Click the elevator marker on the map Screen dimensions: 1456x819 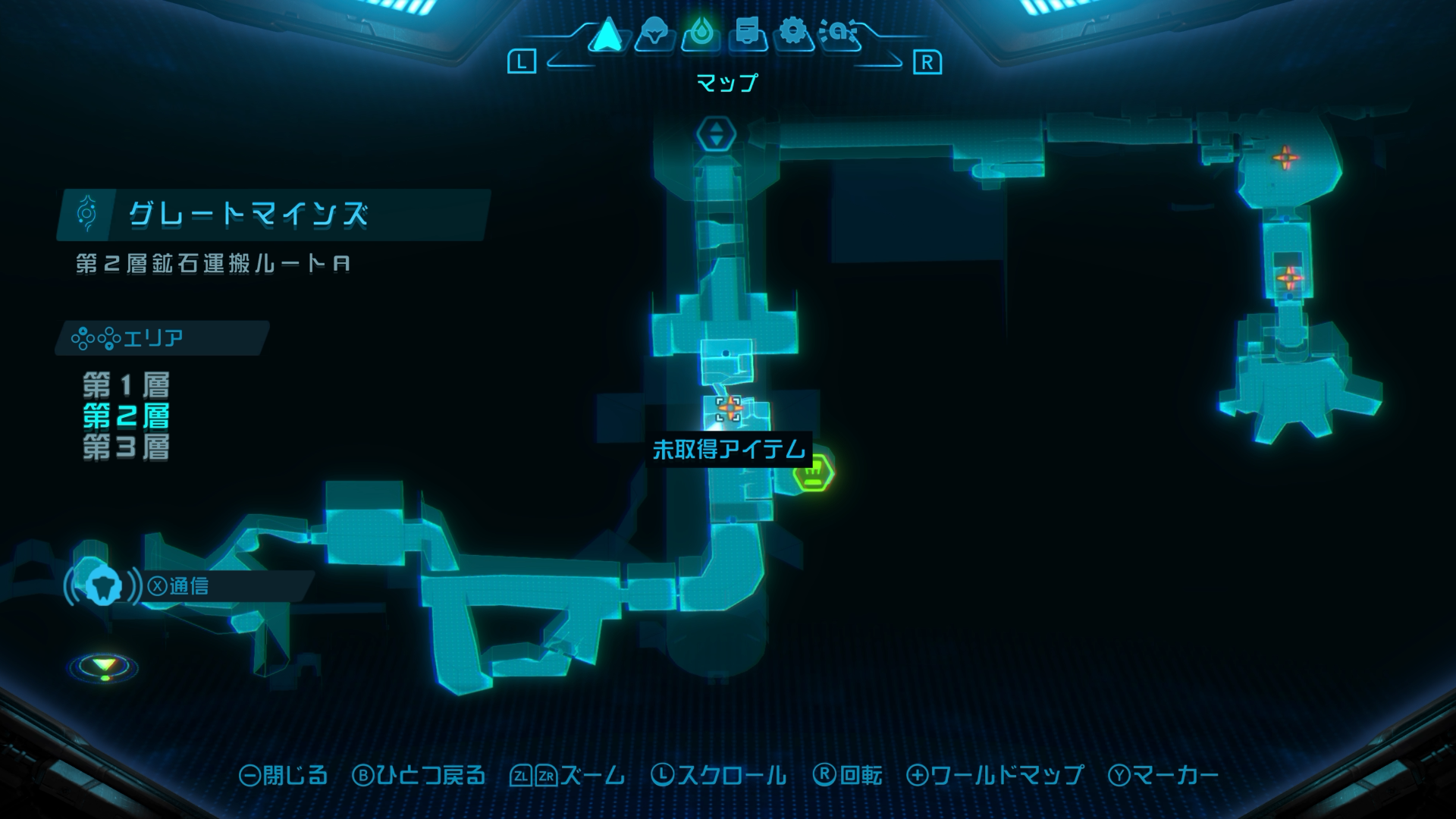coord(716,134)
